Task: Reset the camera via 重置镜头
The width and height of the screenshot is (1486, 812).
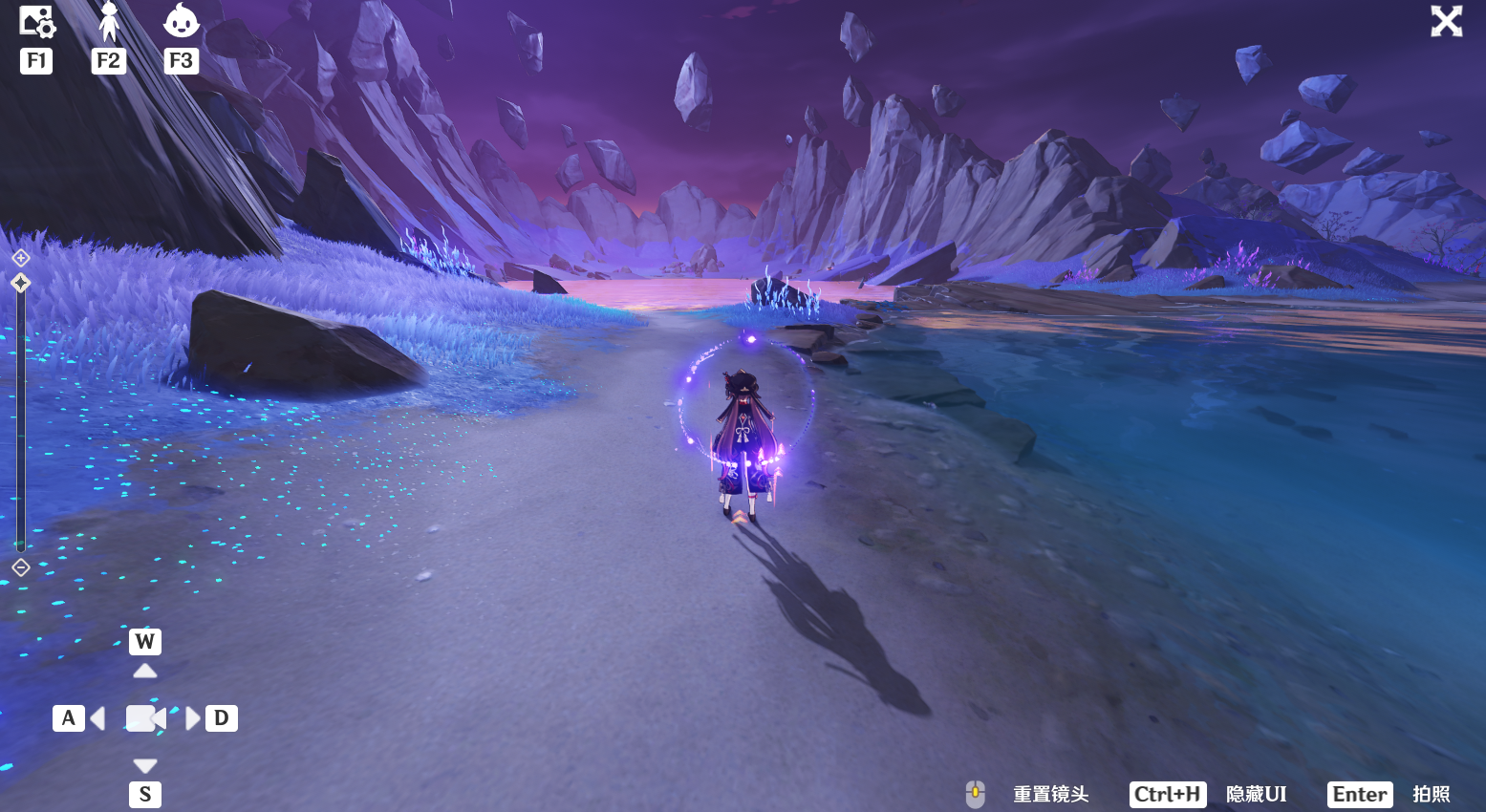Action: (x=1049, y=795)
